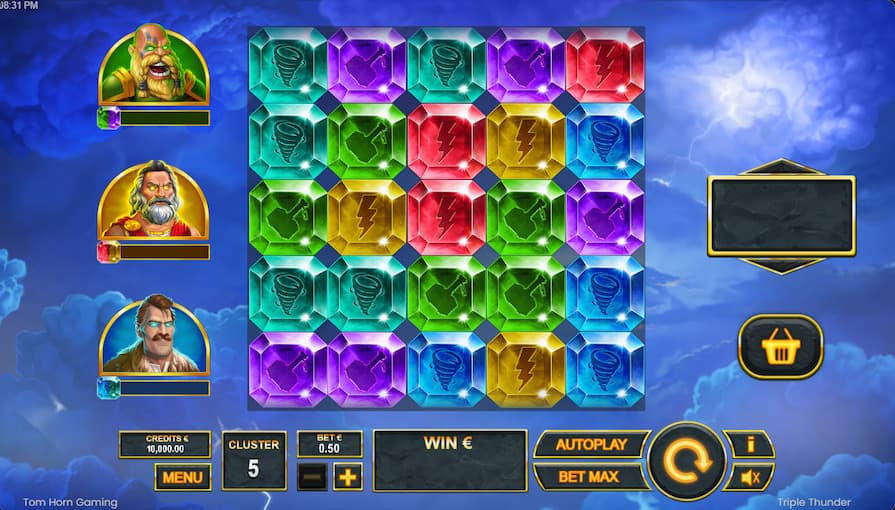The height and width of the screenshot is (510, 895).
Task: Start AUTOPLAY mode
Action: 590,444
